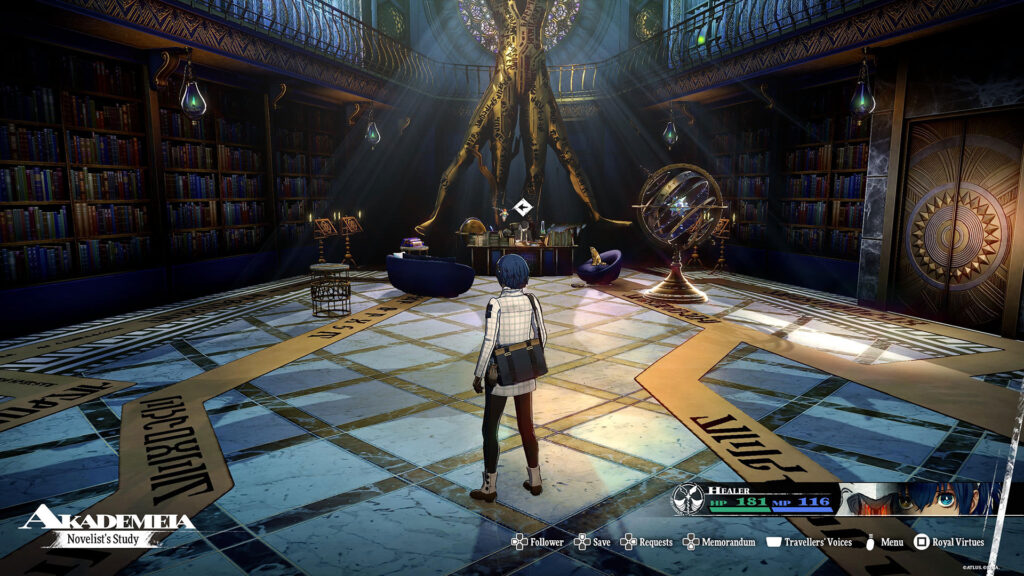1024x576 pixels.
Task: Open the main Menu
Action: pyautogui.click(x=884, y=542)
